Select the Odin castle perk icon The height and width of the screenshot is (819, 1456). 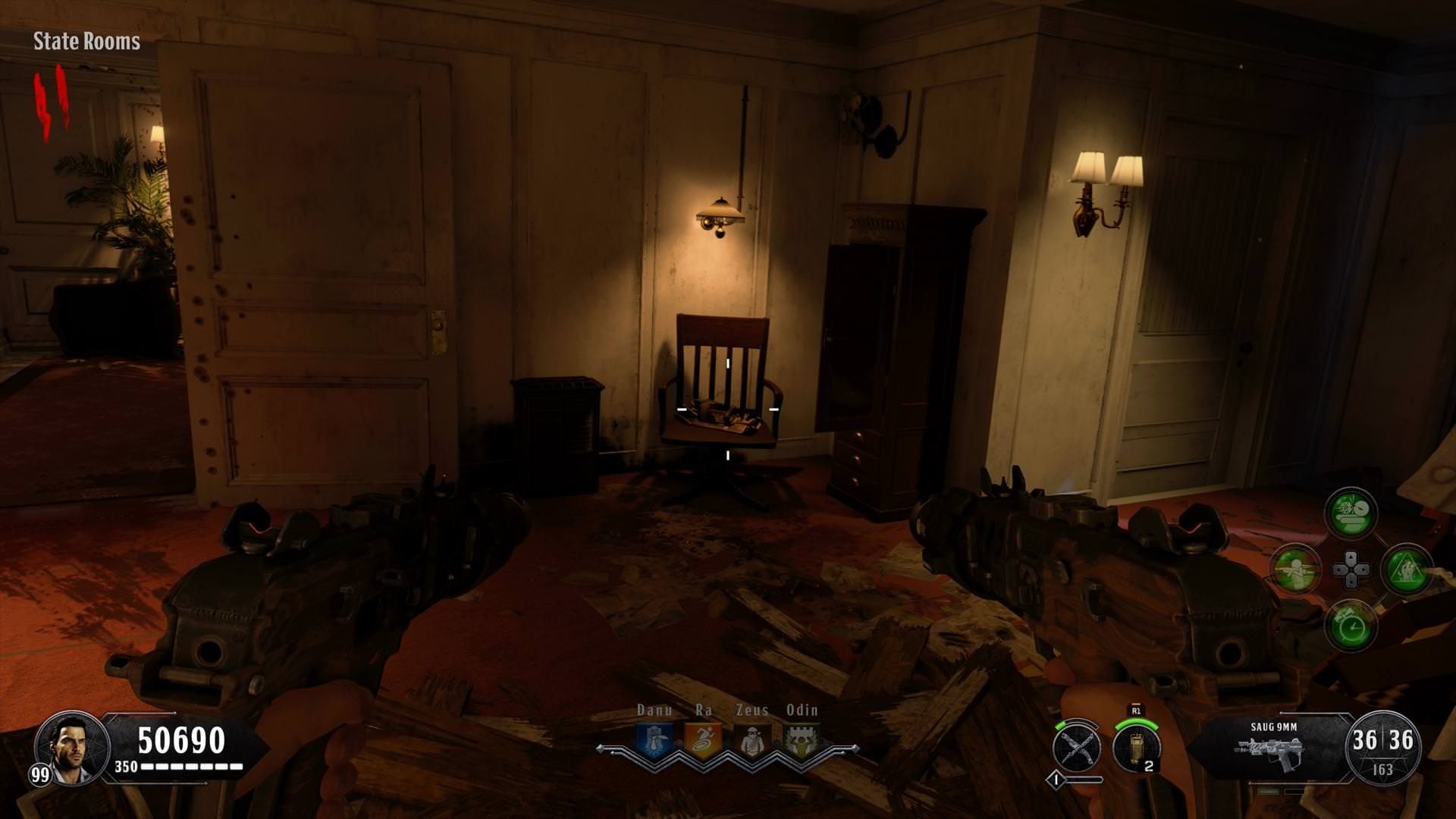[x=802, y=740]
